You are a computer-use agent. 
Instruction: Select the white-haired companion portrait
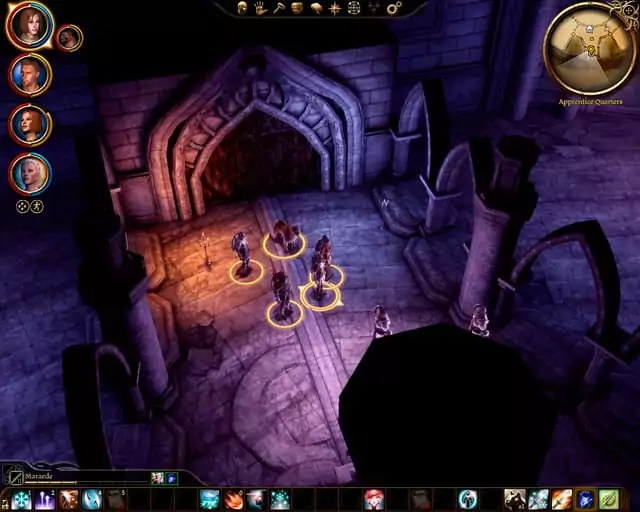pyautogui.click(x=29, y=173)
